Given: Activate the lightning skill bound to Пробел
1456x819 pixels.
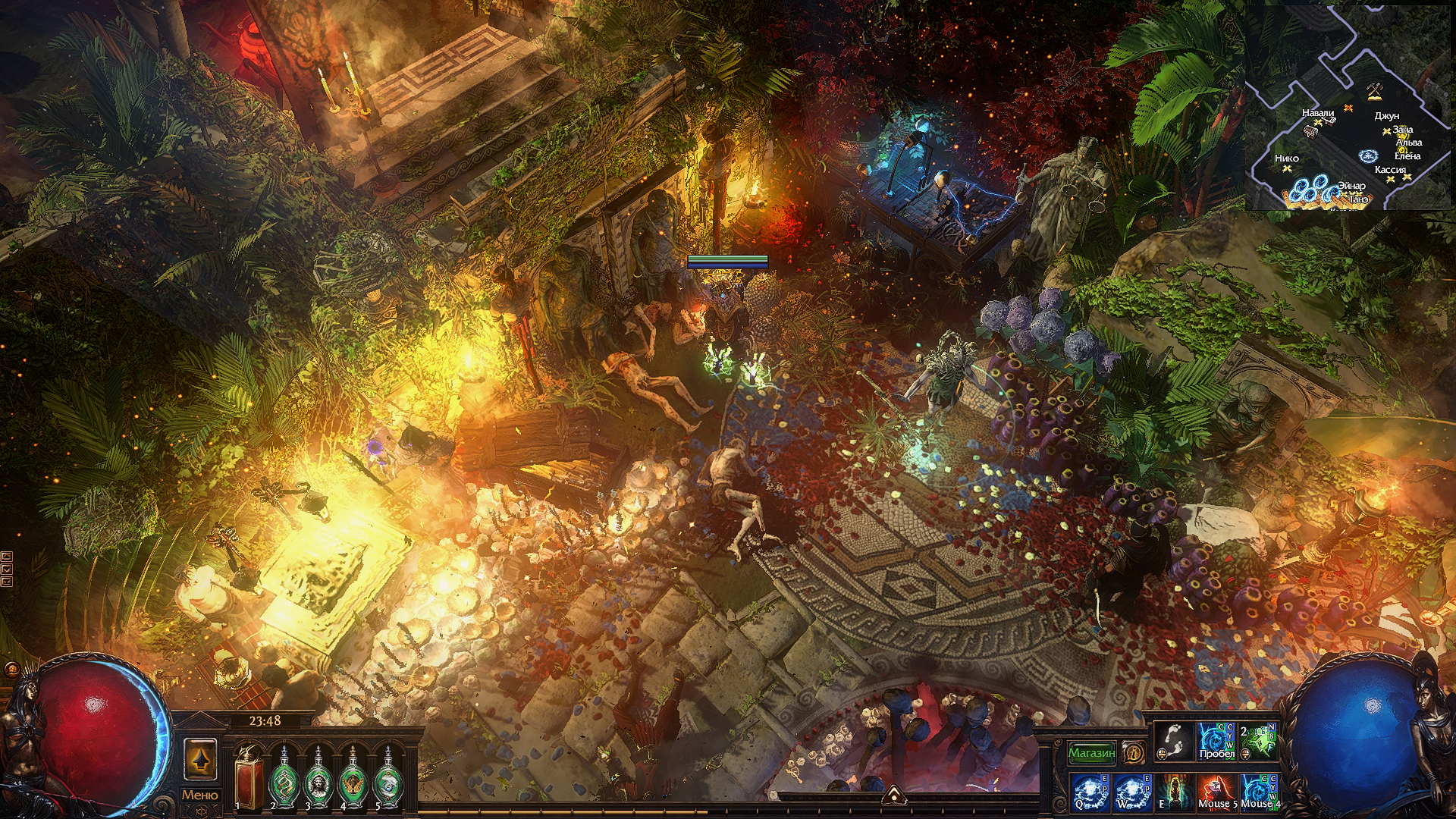Looking at the screenshot, I should (x=1216, y=741).
